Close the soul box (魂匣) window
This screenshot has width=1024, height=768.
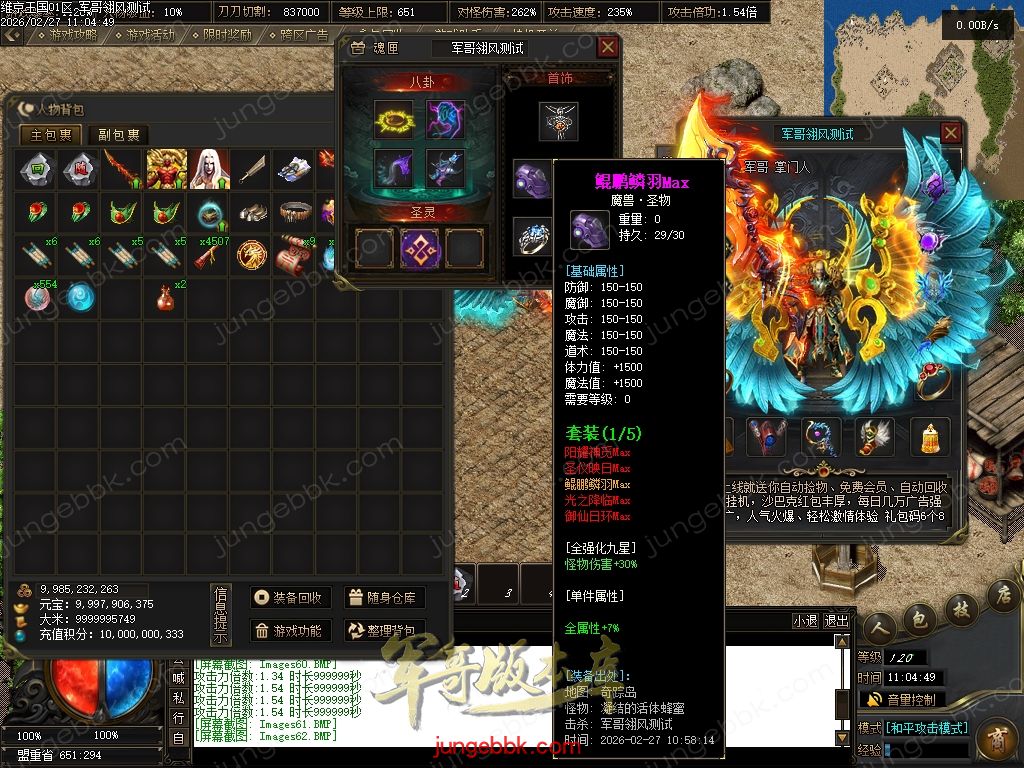607,47
